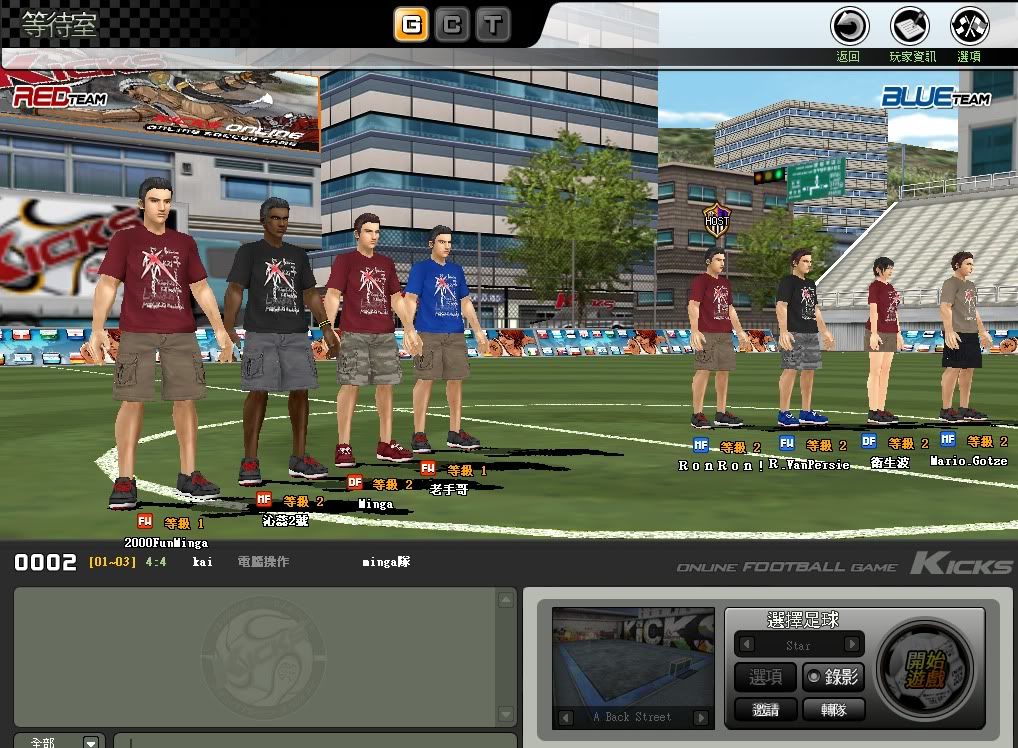Open the 玩家資訊 player info panel
This screenshot has height=748, width=1018.
[910, 25]
